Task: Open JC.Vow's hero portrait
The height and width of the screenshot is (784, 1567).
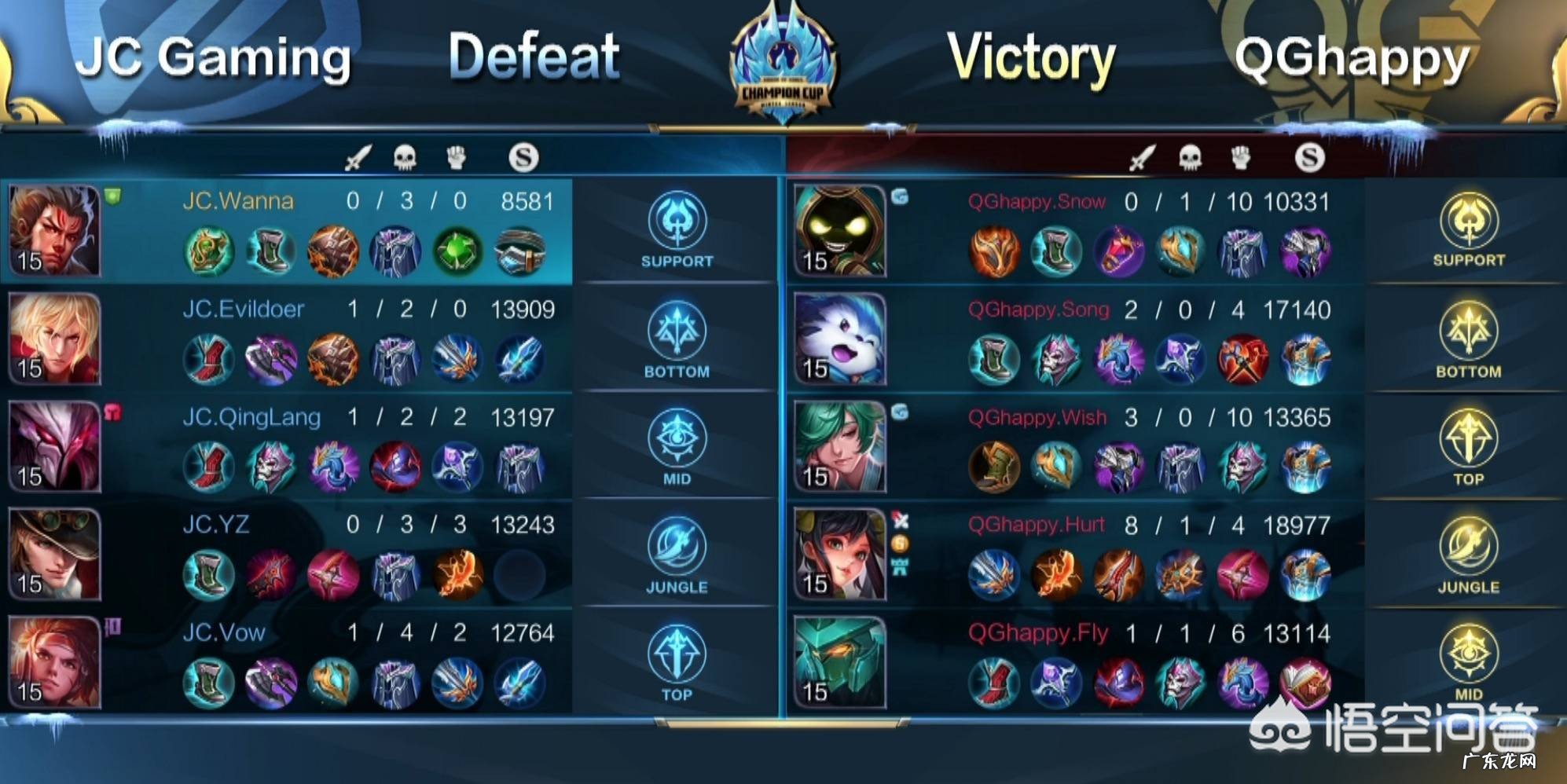Action: click(x=54, y=662)
